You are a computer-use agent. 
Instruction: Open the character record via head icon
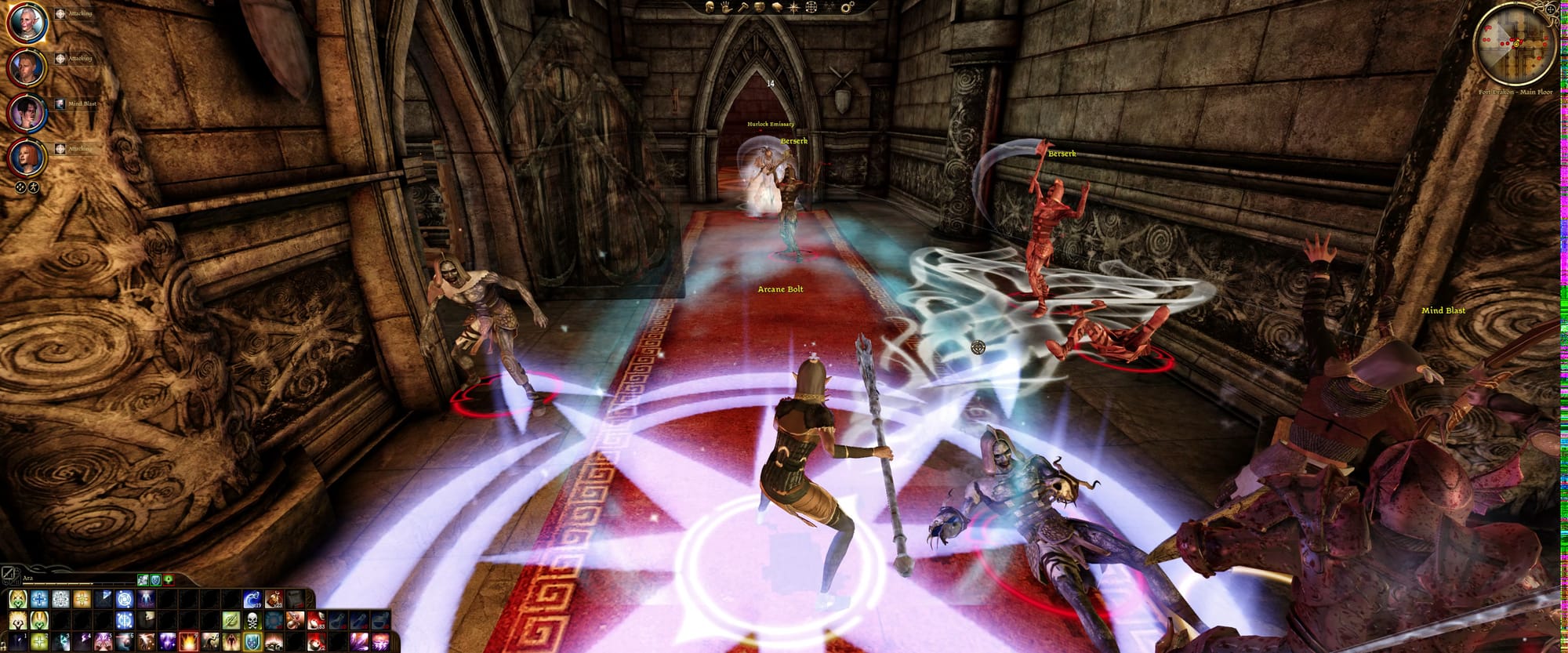click(708, 7)
